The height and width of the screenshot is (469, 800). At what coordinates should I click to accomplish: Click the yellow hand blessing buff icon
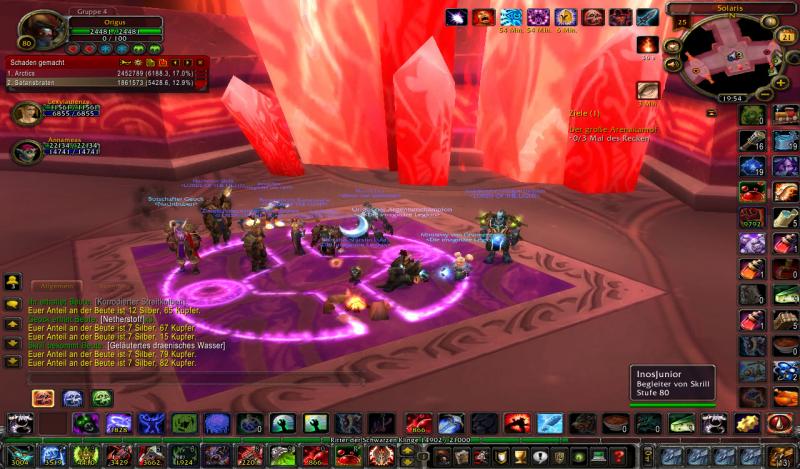[565, 17]
